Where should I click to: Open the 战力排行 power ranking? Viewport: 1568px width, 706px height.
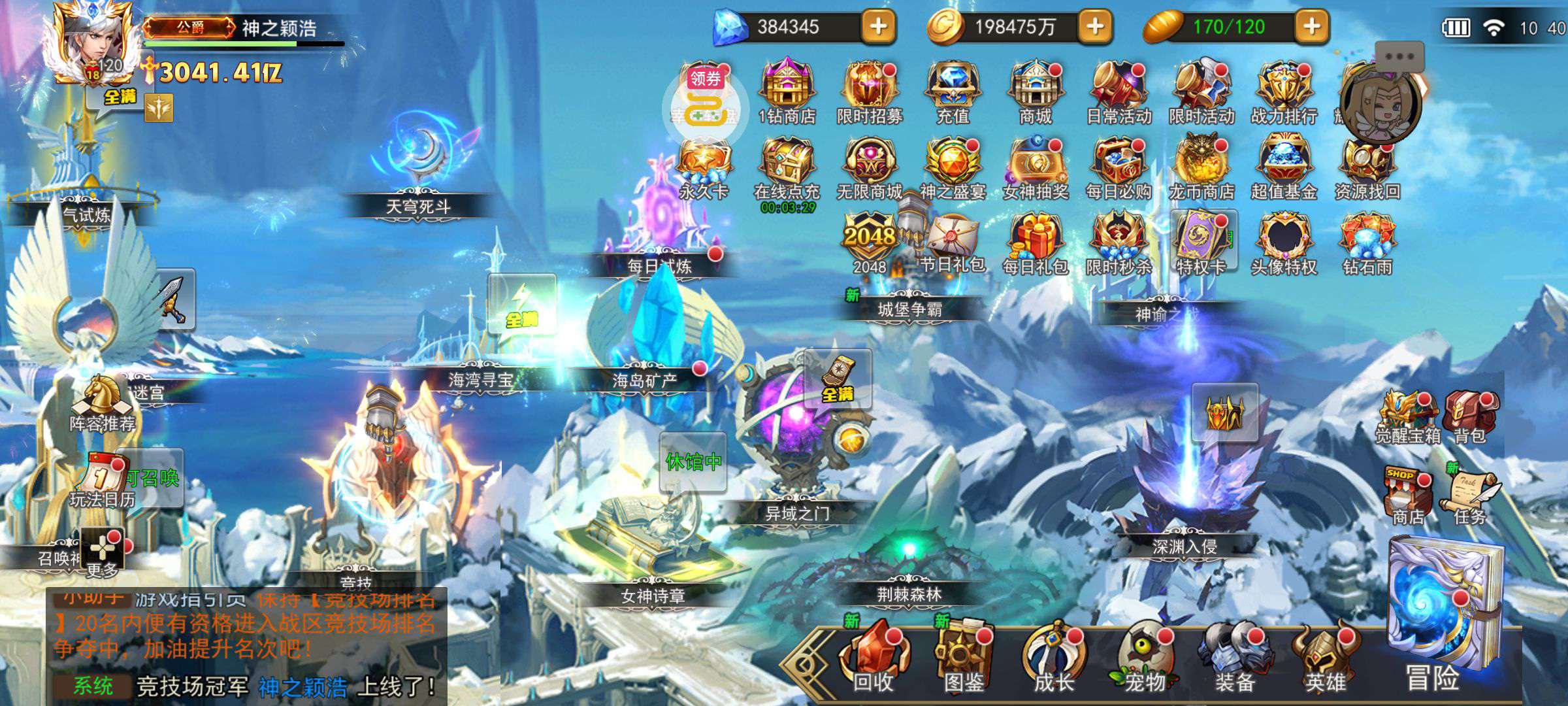coord(1284,93)
